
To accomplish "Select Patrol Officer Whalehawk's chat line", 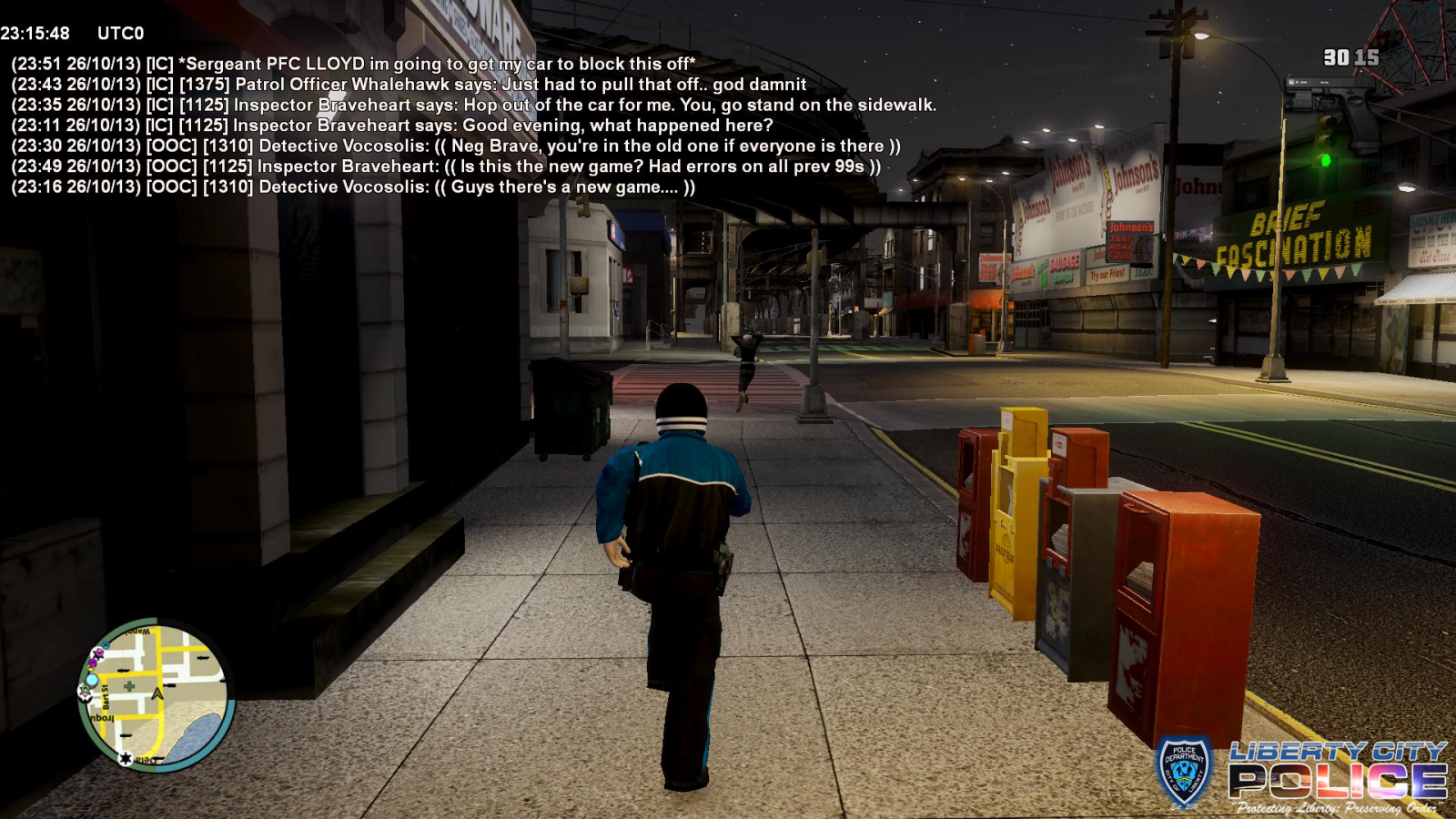I will pos(409,85).
